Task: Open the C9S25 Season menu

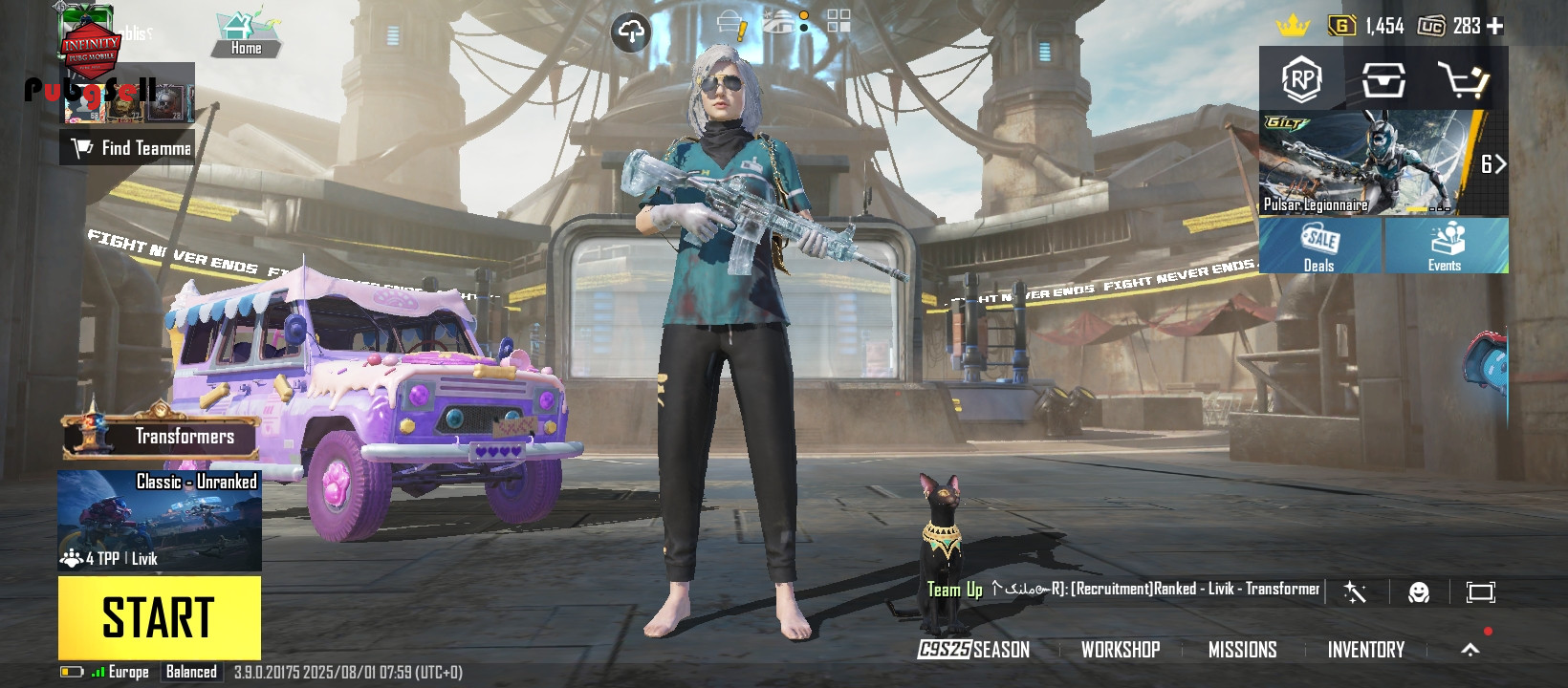Action: click(973, 650)
